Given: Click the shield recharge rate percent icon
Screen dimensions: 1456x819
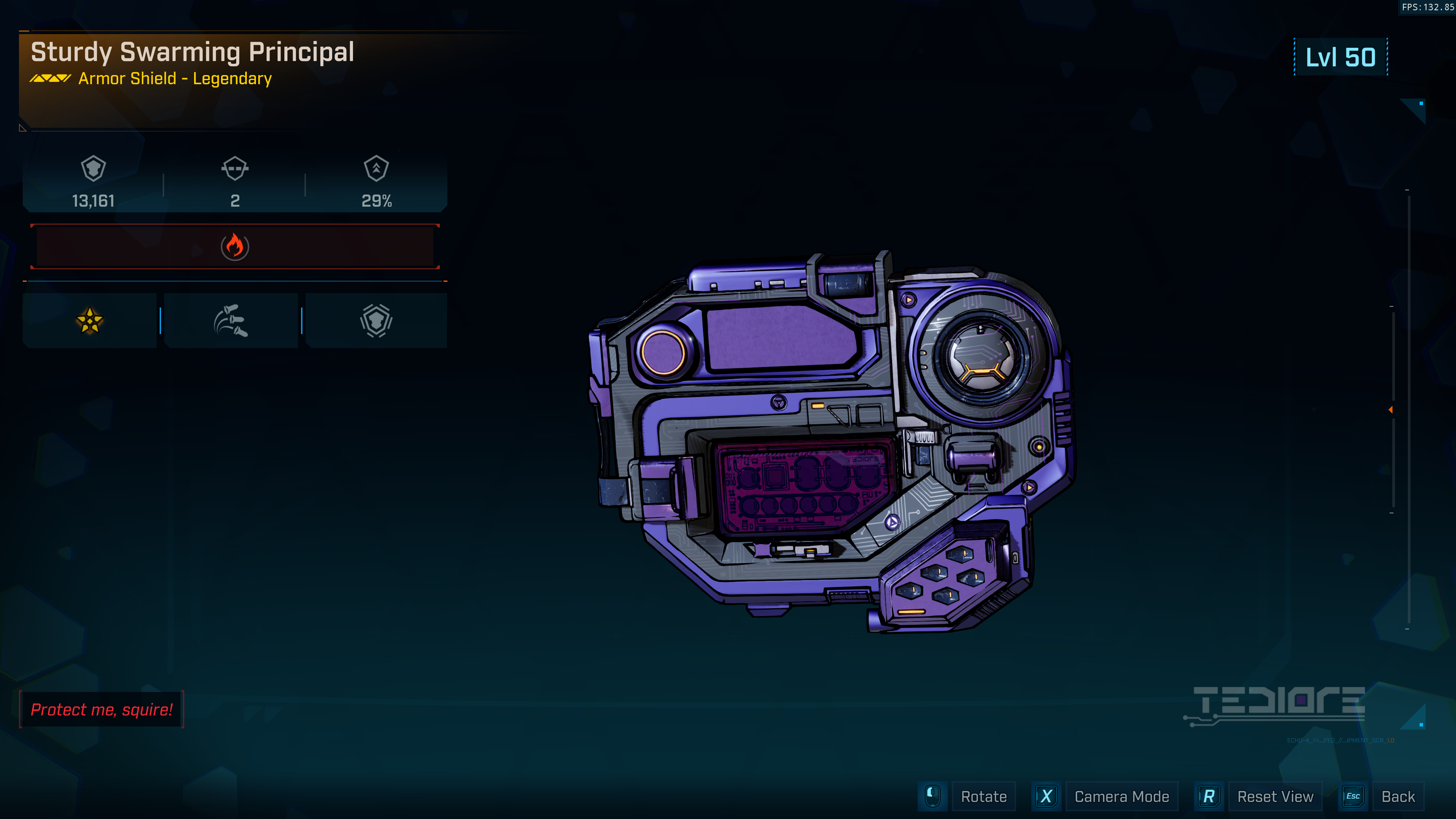Looking at the screenshot, I should point(377,168).
